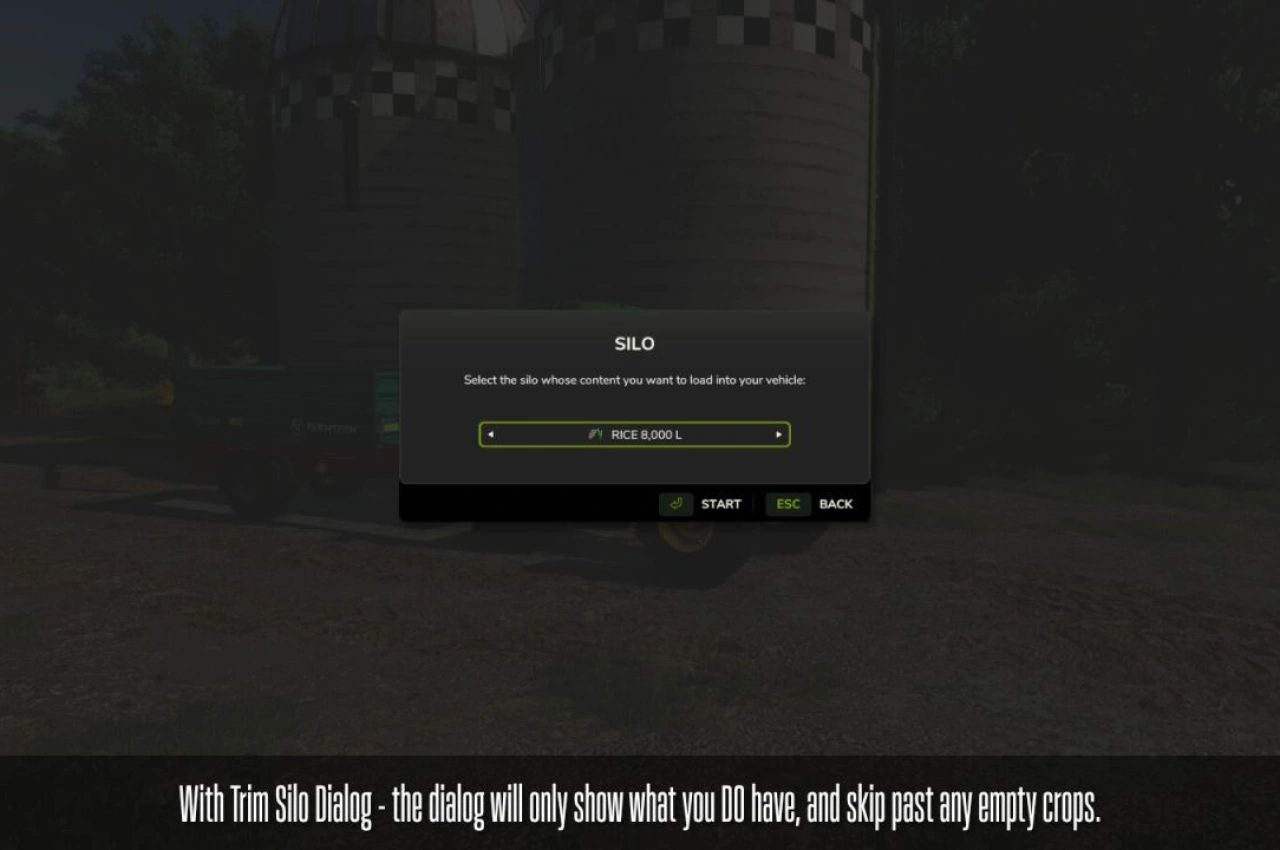Screen dimensions: 1280x850
Task: Click the arrowhead pointing left inside the selector
Action: (490, 434)
